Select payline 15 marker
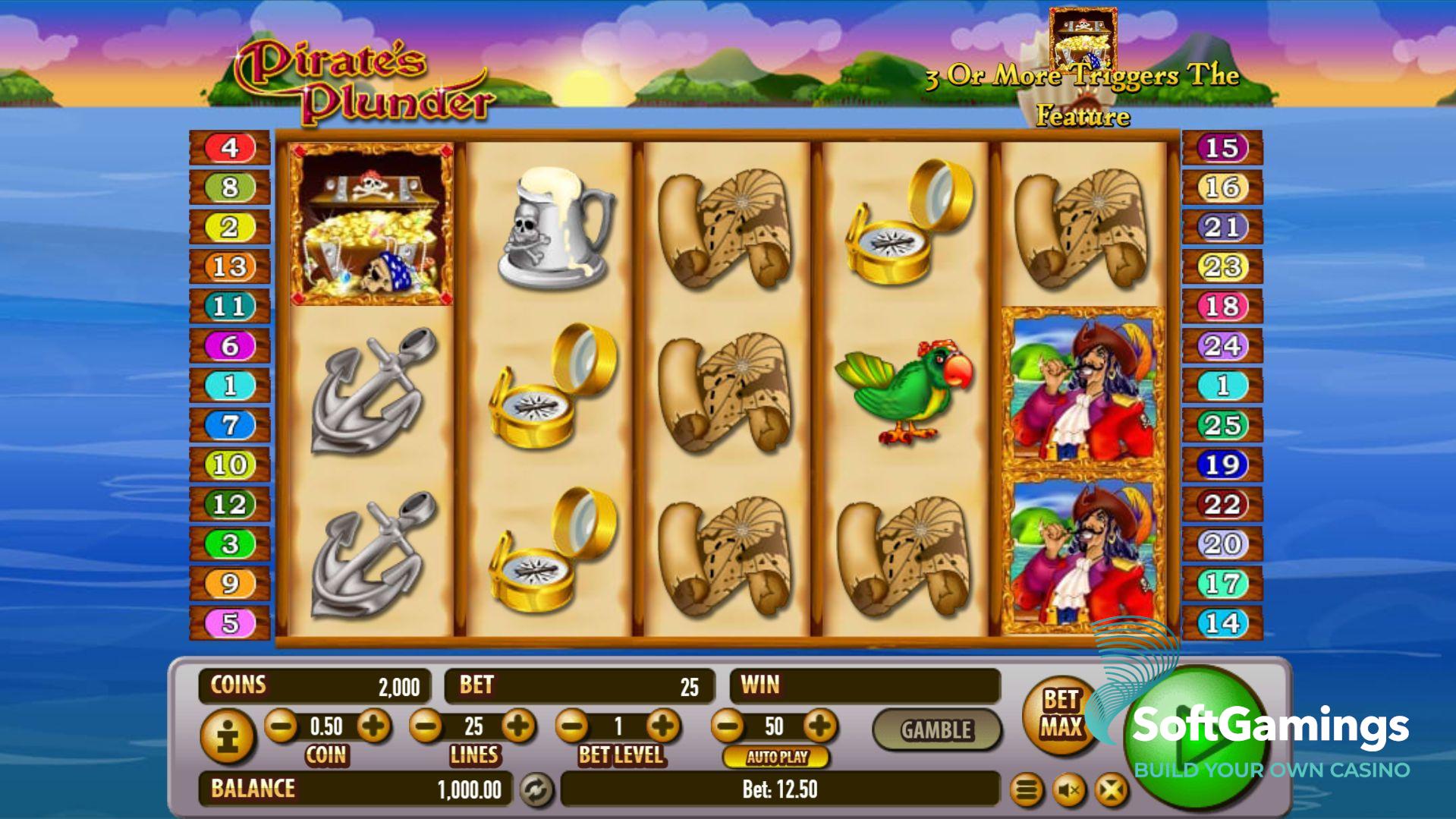Image resolution: width=1456 pixels, height=819 pixels. click(x=1222, y=147)
